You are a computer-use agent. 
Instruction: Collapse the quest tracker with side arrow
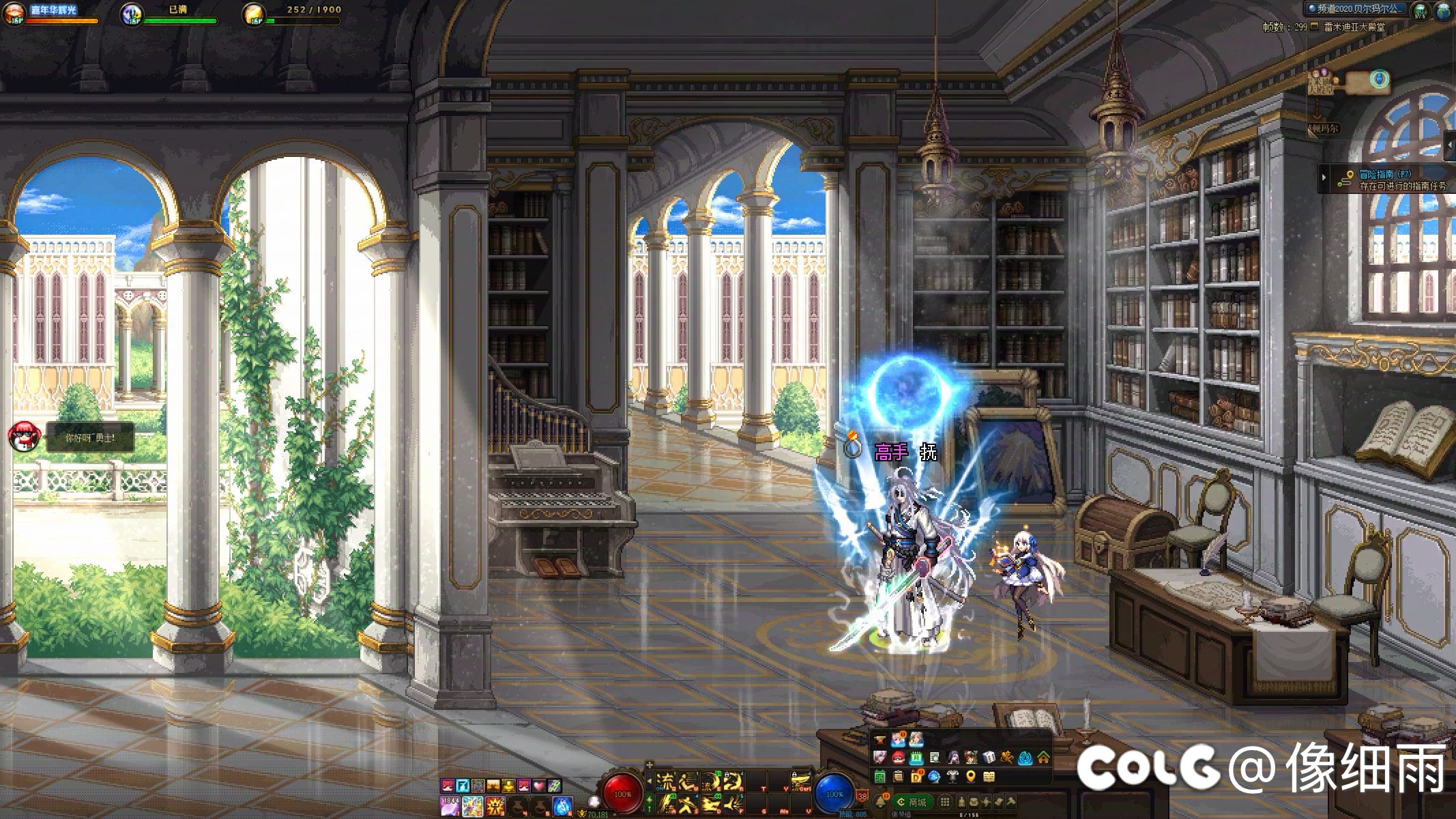[x=1324, y=179]
